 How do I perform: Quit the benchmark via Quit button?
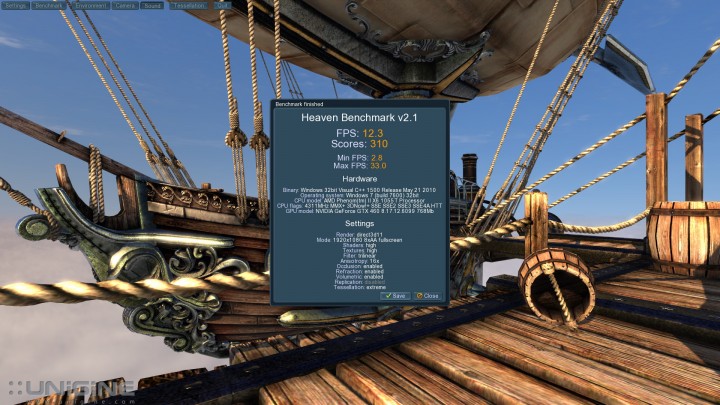221,5
